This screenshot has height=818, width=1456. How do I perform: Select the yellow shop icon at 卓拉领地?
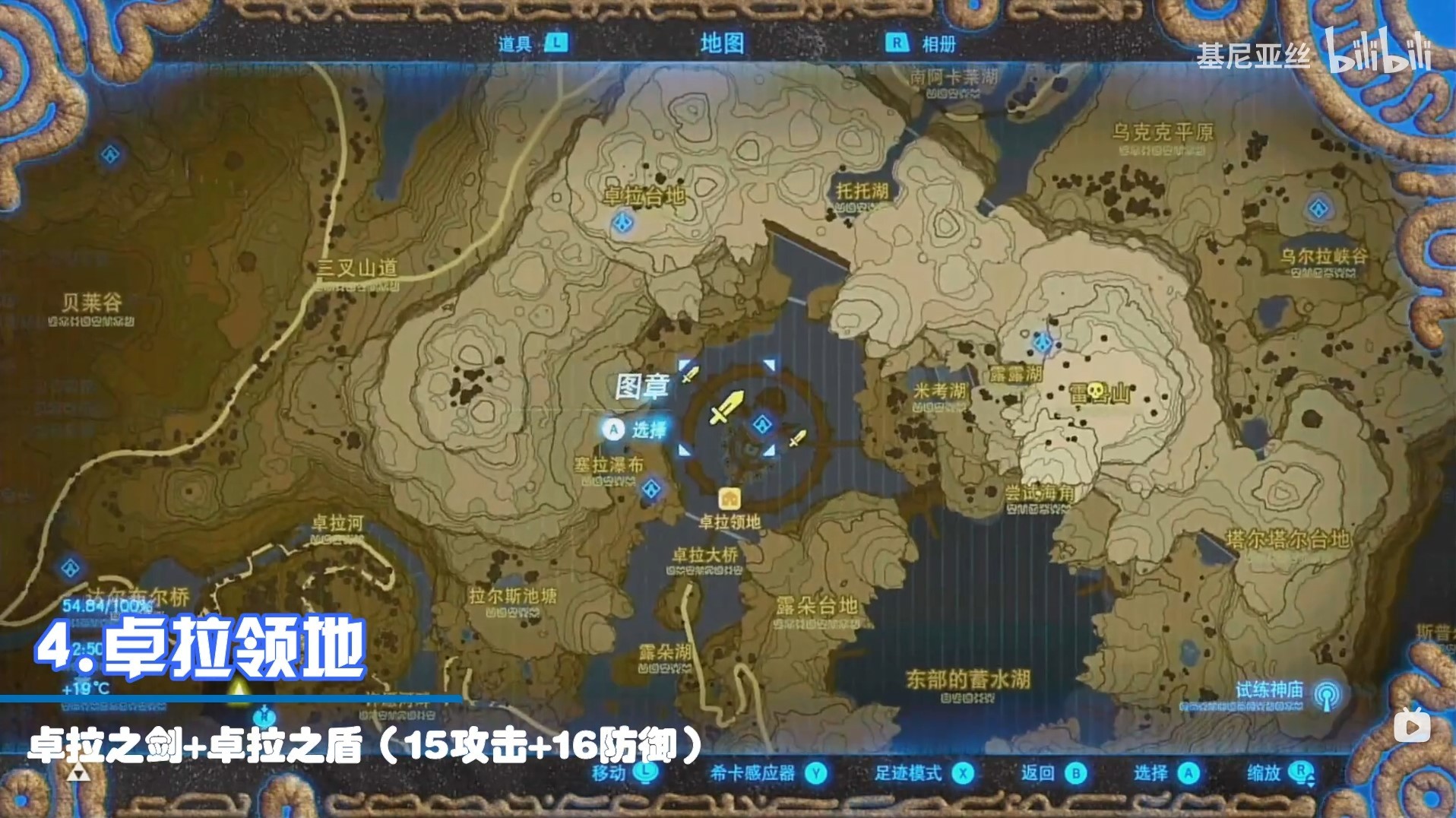click(731, 497)
